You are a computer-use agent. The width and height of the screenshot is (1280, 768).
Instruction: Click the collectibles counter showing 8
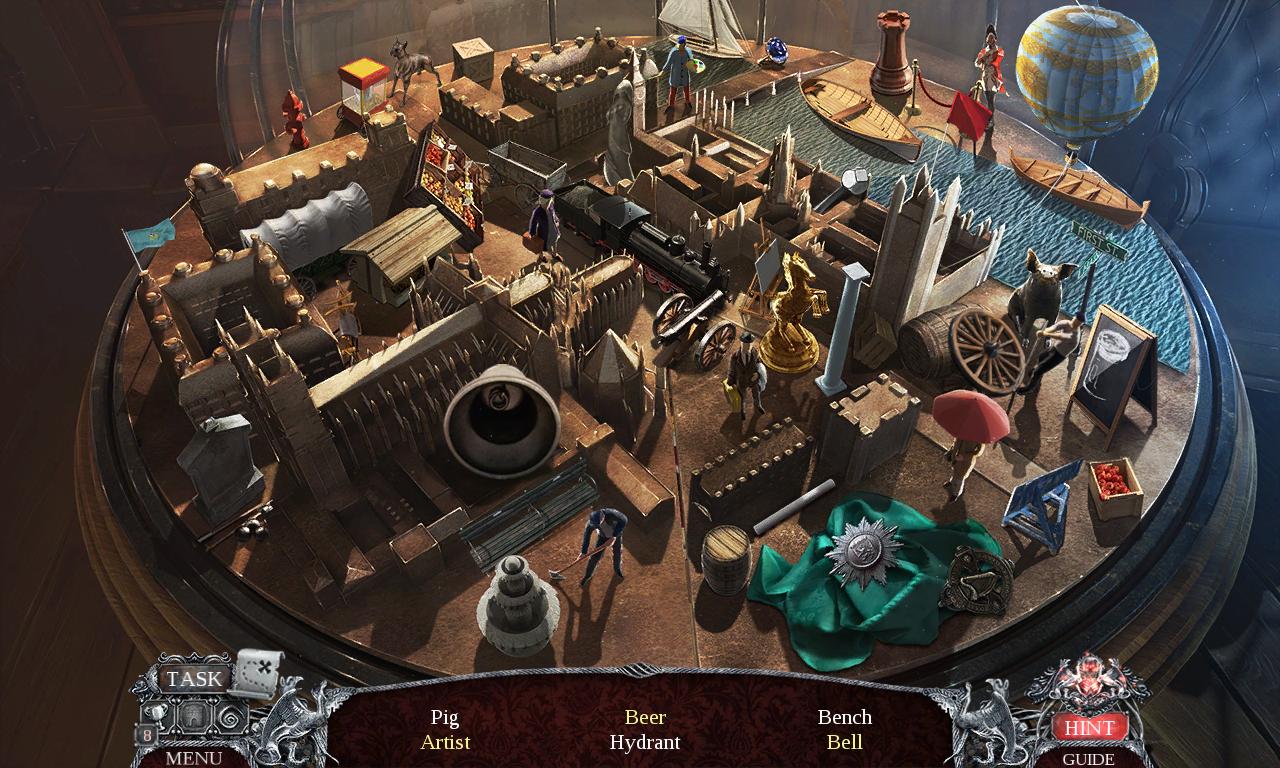coord(147,735)
